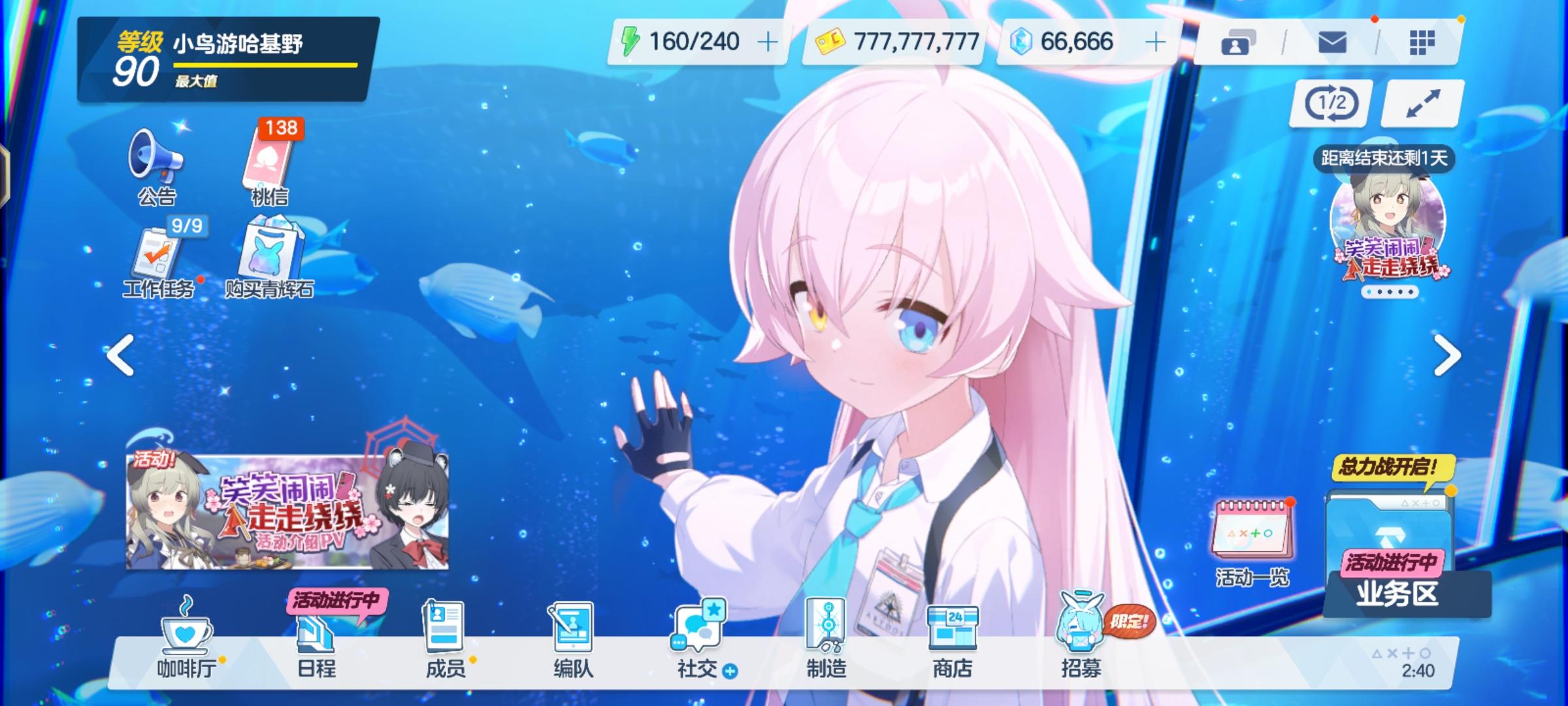This screenshot has width=1568, height=706.
Task: Show previous banner with left arrow chevron
Action: click(x=119, y=354)
